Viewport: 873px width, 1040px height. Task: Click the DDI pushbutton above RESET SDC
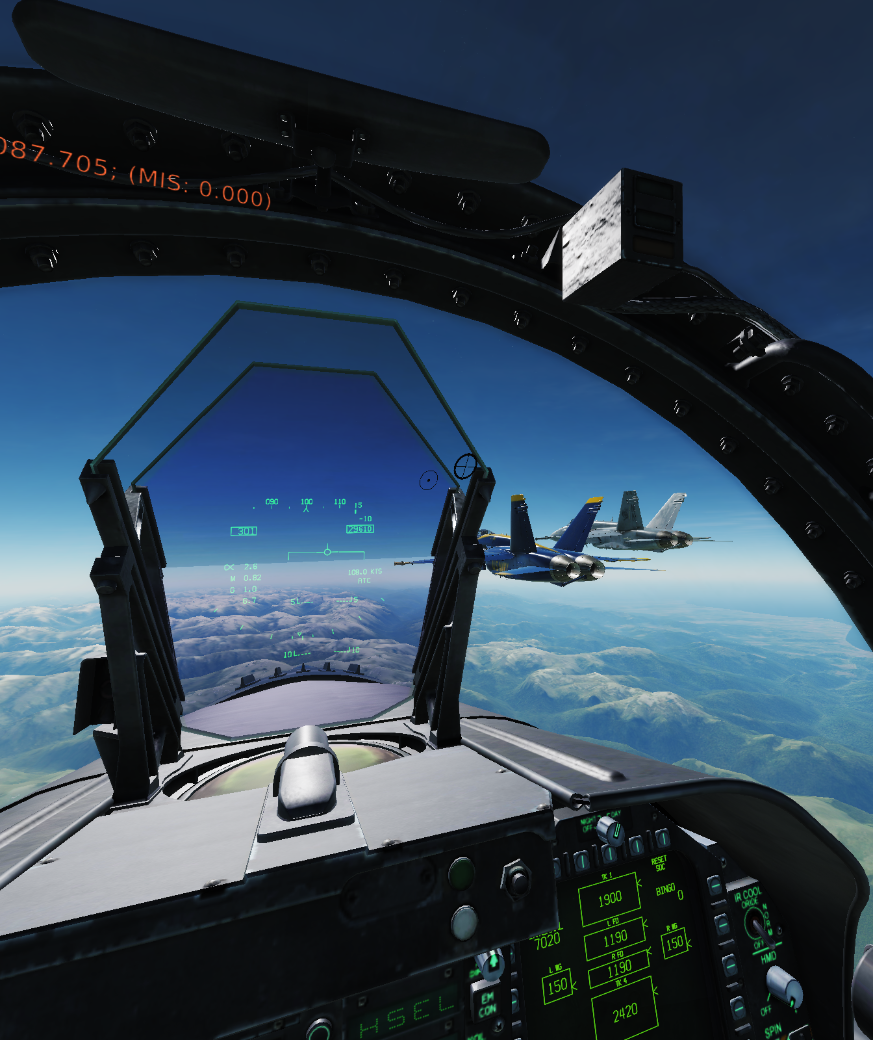pos(661,838)
